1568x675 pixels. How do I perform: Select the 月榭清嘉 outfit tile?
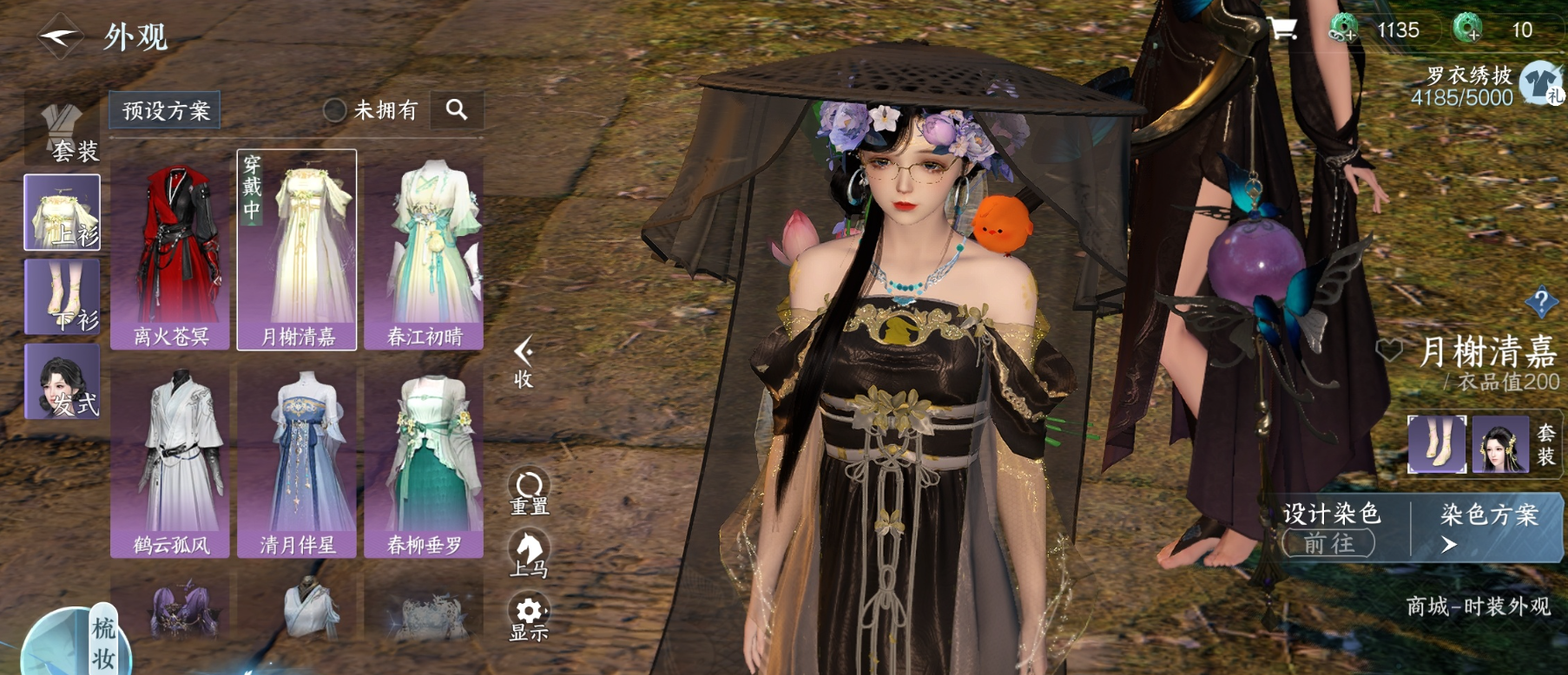point(297,250)
